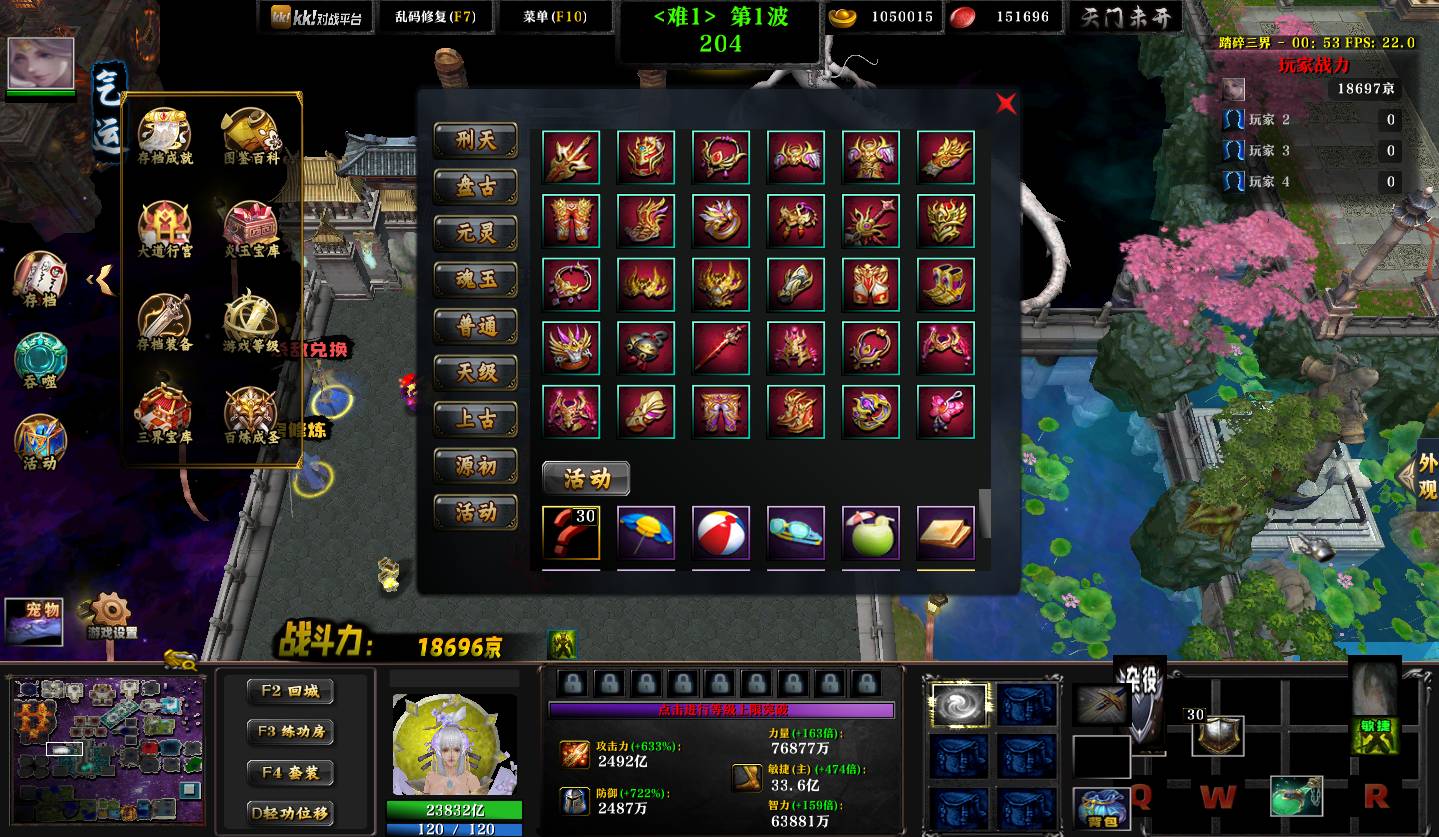Open the 背包 bag icon
1439x837 pixels.
coord(1101,806)
